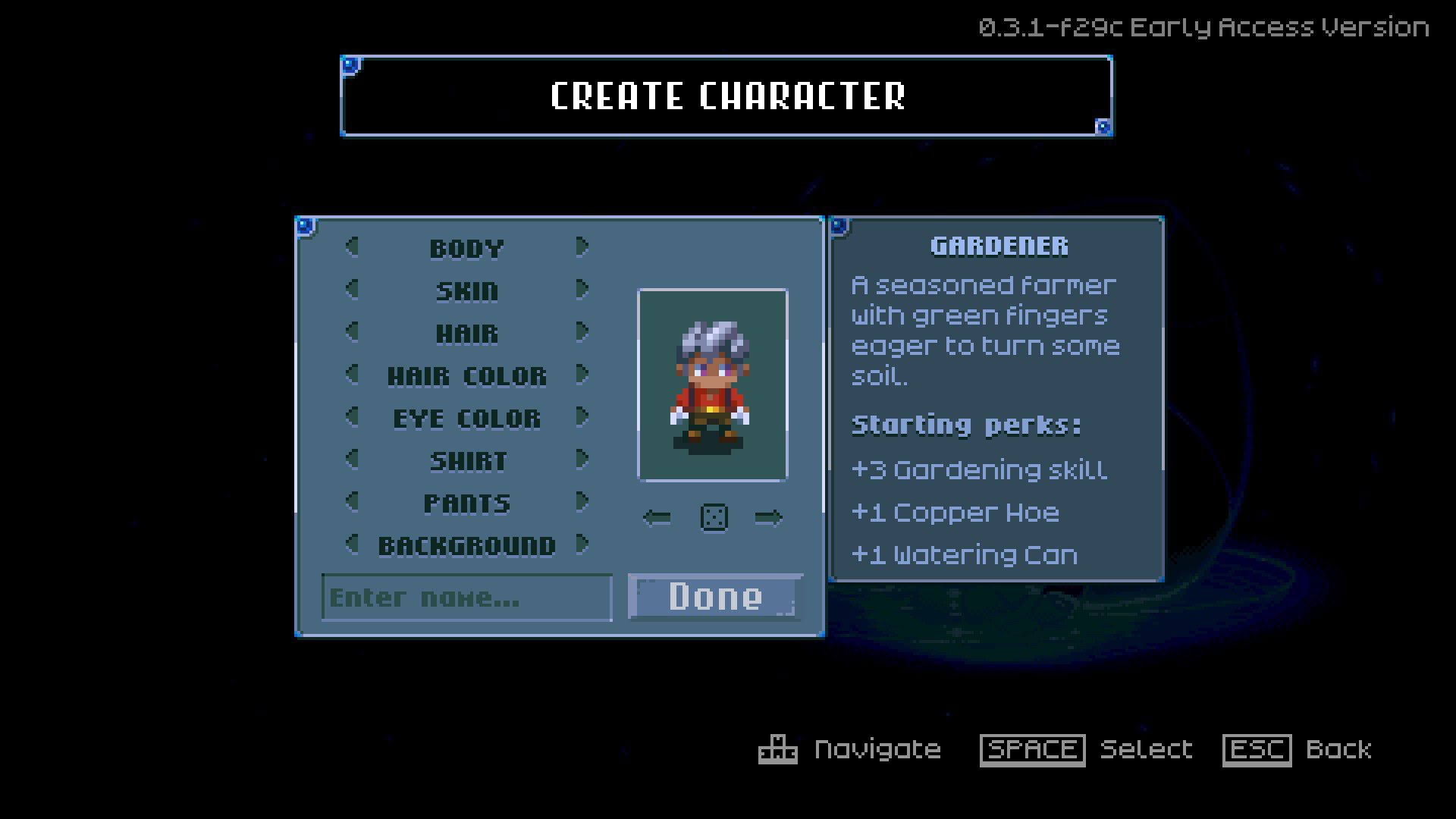Cycle to the next BODY option

[x=582, y=247]
